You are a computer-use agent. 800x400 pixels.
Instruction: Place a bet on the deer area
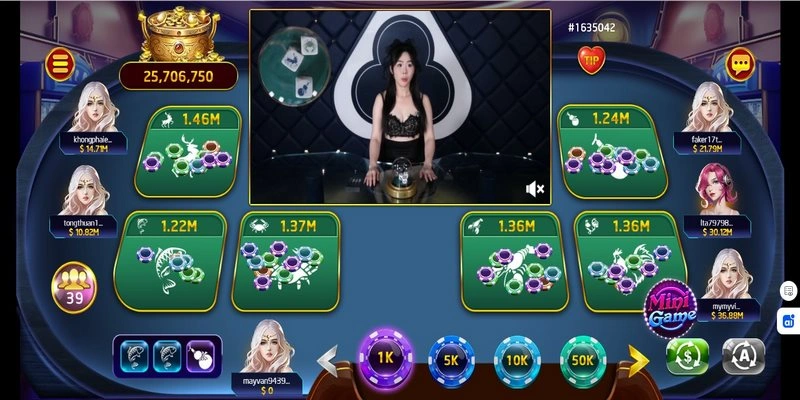click(x=194, y=149)
